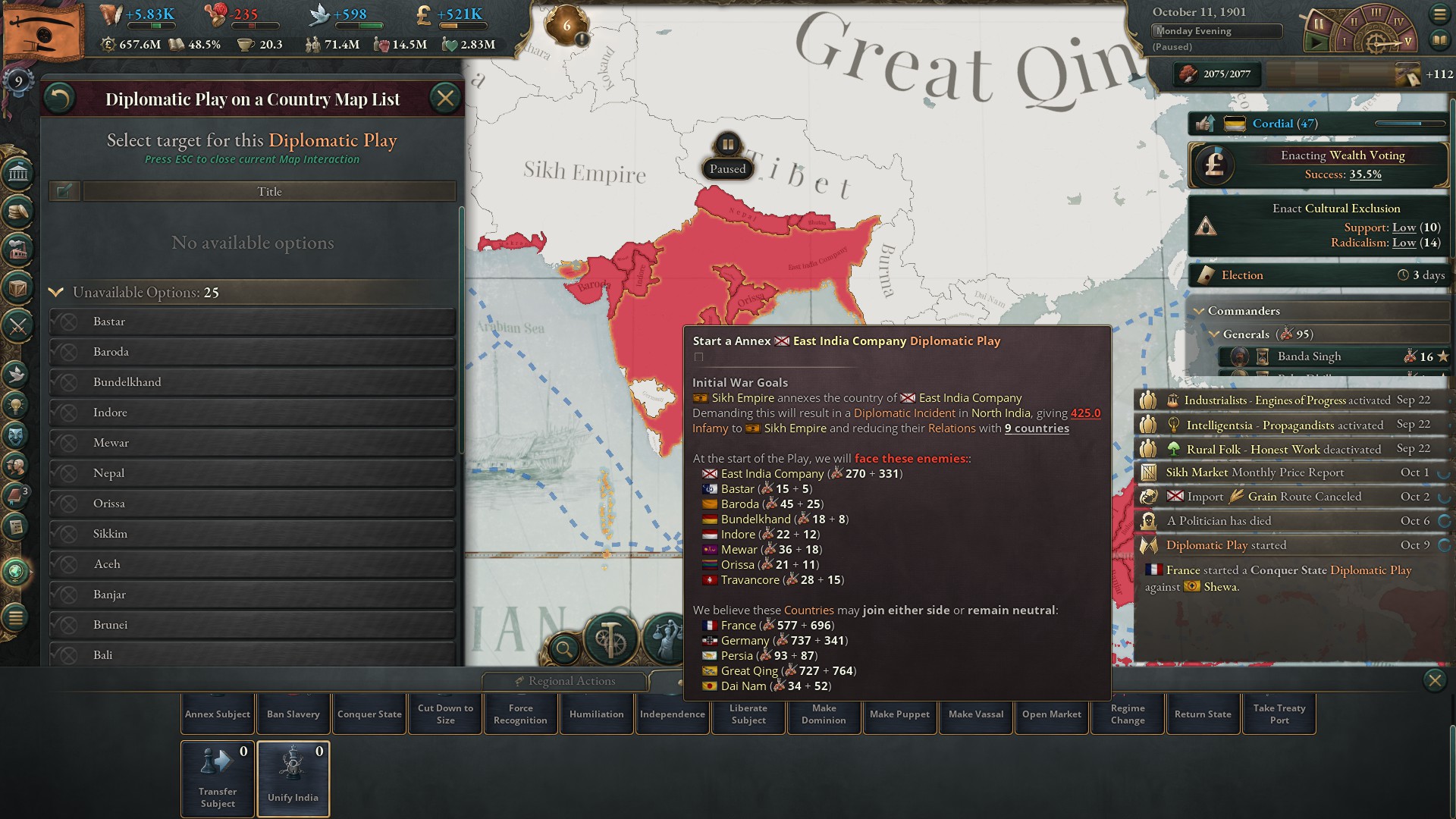Follow the 9 countries relations link
The width and height of the screenshot is (1456, 819).
click(1036, 428)
